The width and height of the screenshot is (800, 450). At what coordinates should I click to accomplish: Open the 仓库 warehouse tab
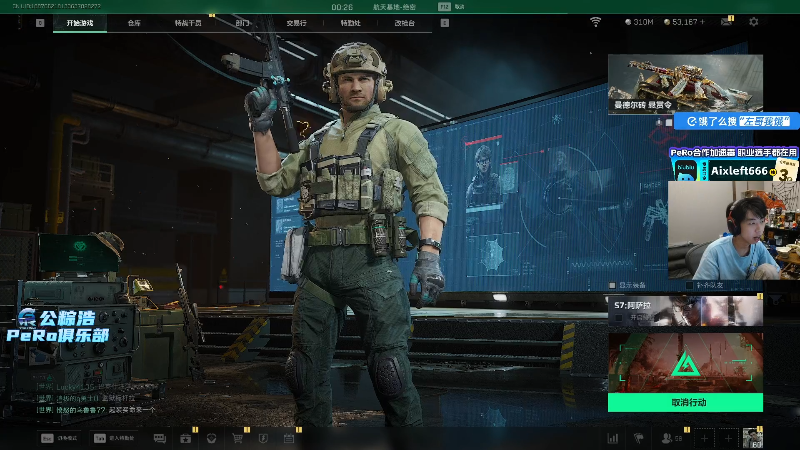click(x=134, y=22)
